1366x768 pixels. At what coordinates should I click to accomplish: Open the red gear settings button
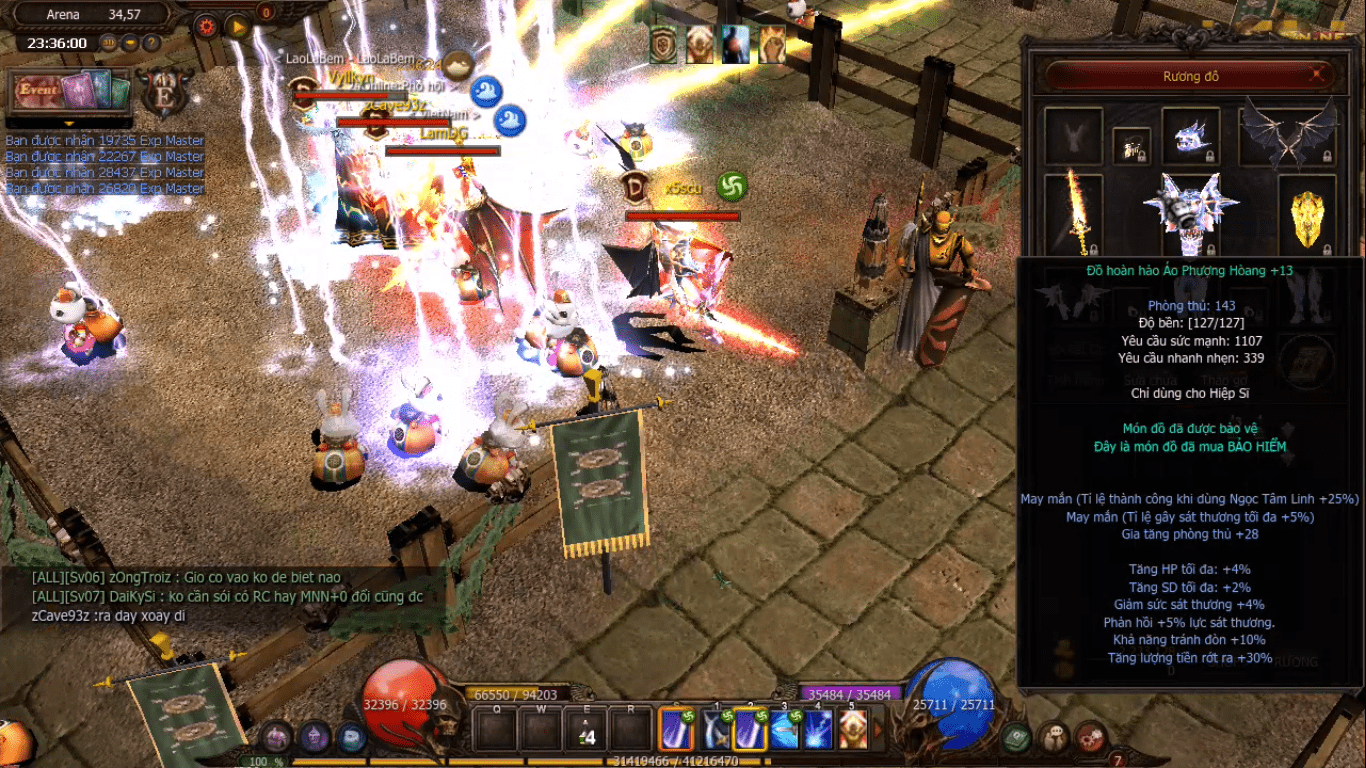tap(207, 26)
